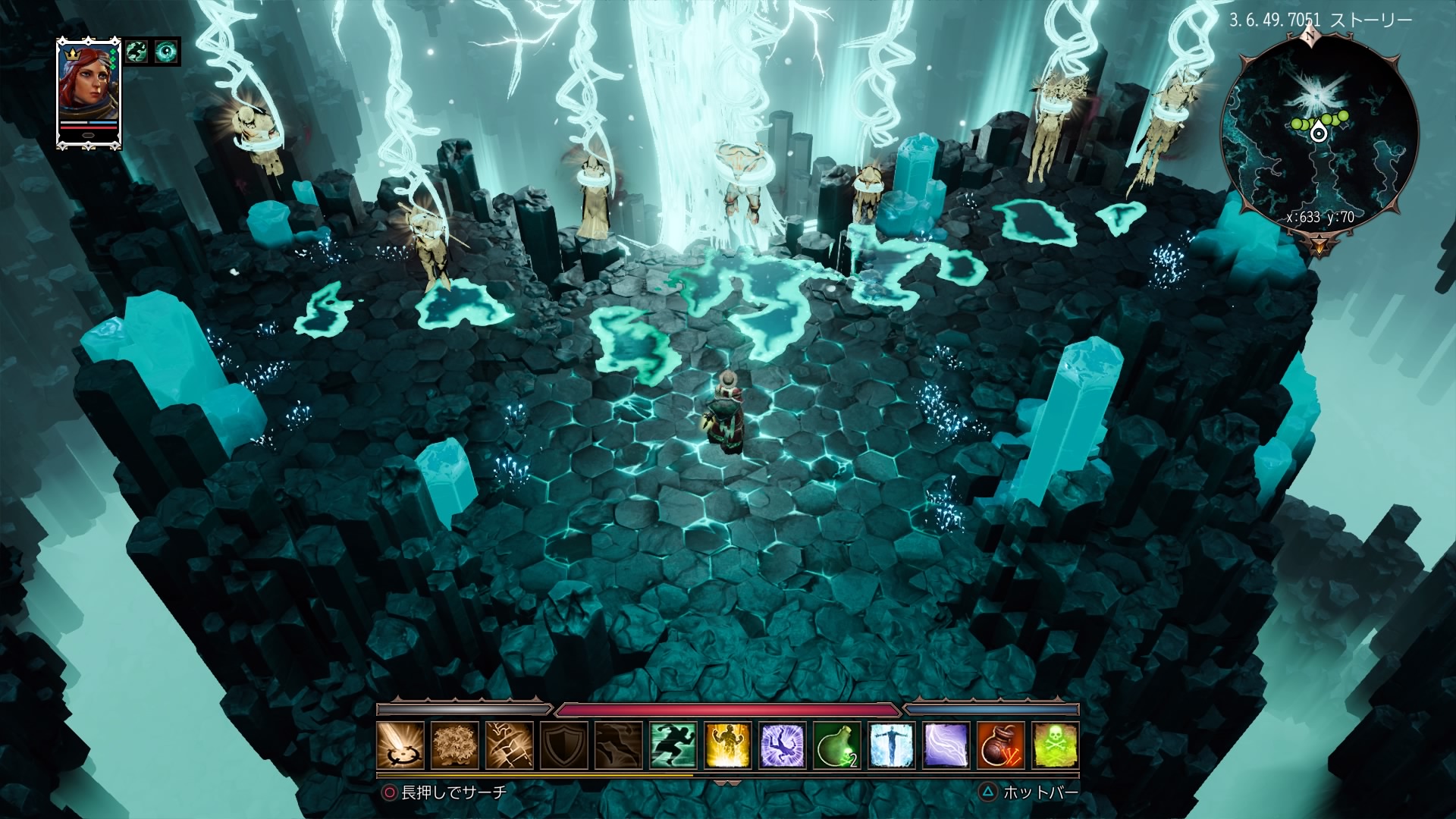Choose the shield skill slot

point(564,745)
